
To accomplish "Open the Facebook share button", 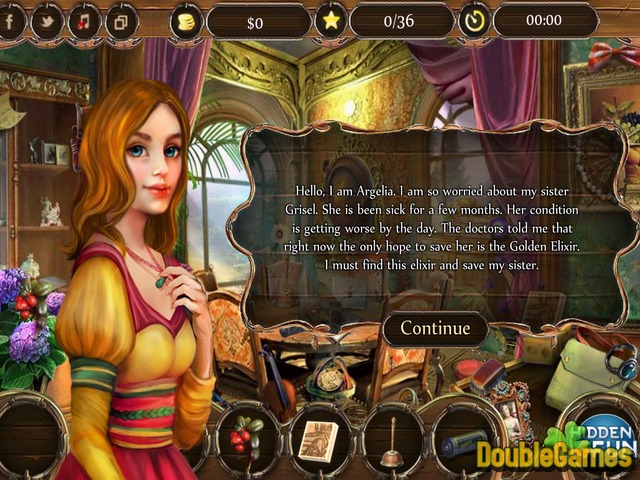I will (x=11, y=20).
